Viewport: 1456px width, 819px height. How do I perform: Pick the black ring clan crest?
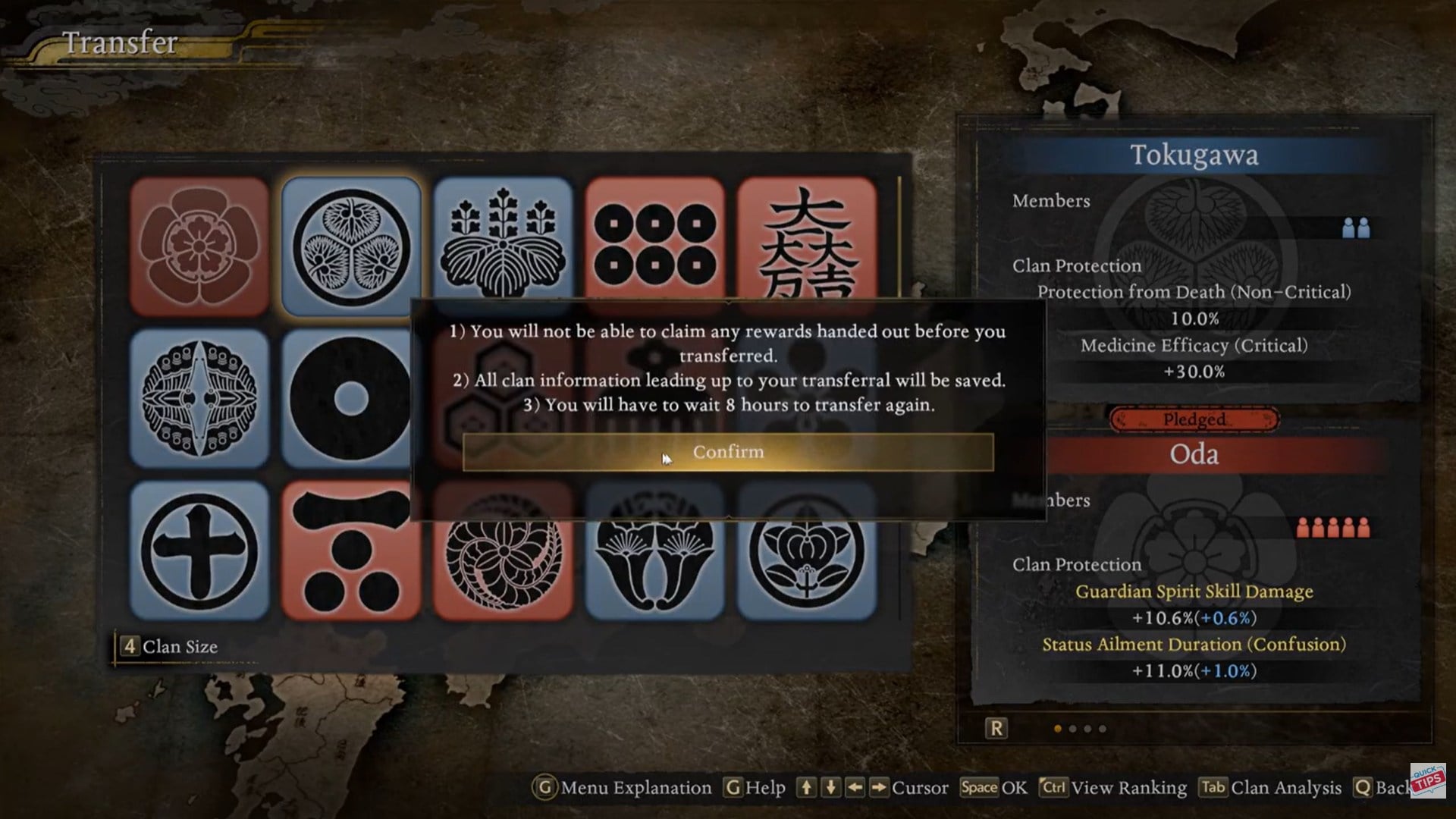345,398
